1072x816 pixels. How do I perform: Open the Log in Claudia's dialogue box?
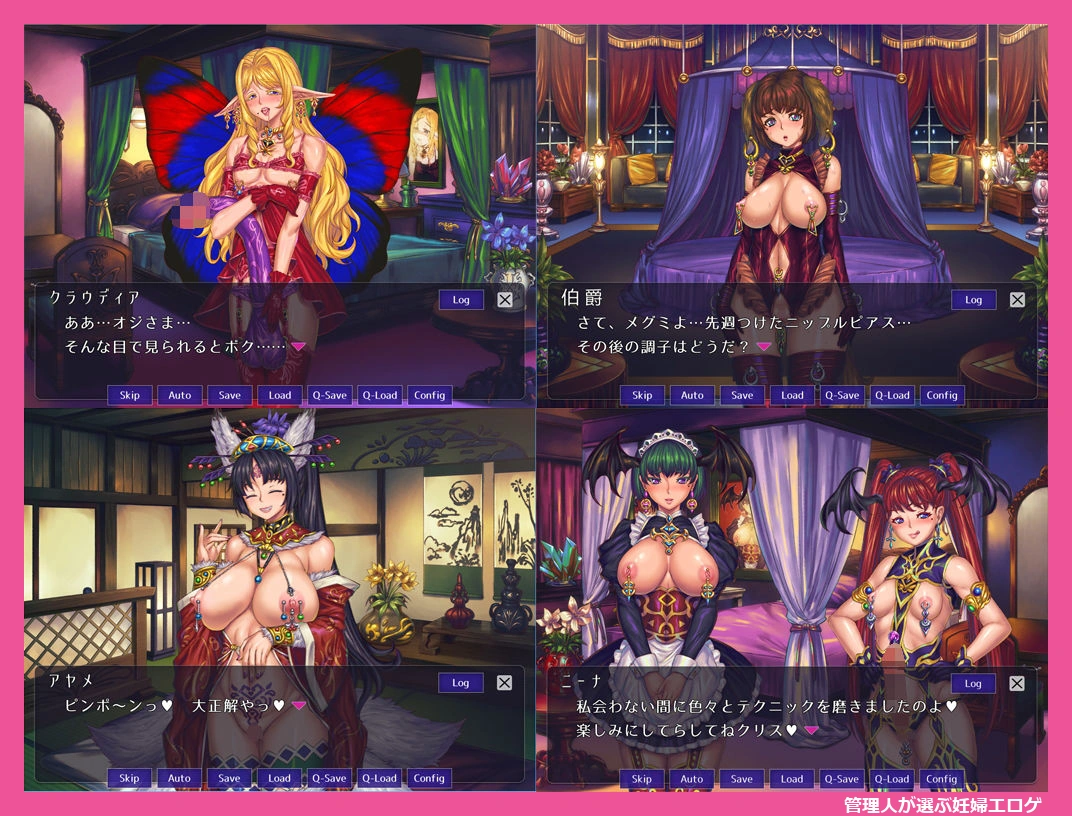[x=461, y=299]
